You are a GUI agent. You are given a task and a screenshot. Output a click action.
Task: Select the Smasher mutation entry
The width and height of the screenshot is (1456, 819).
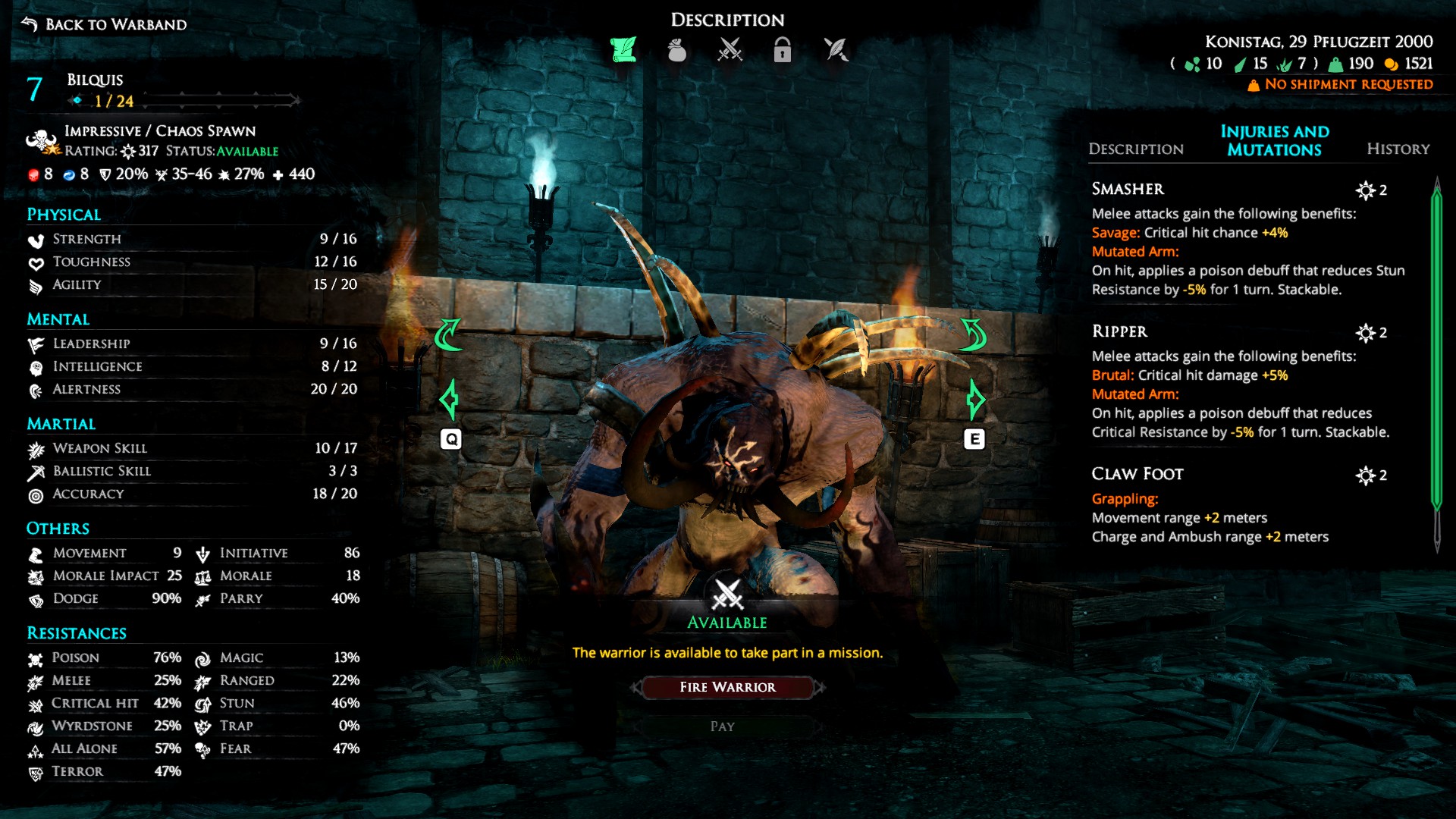pos(1128,189)
